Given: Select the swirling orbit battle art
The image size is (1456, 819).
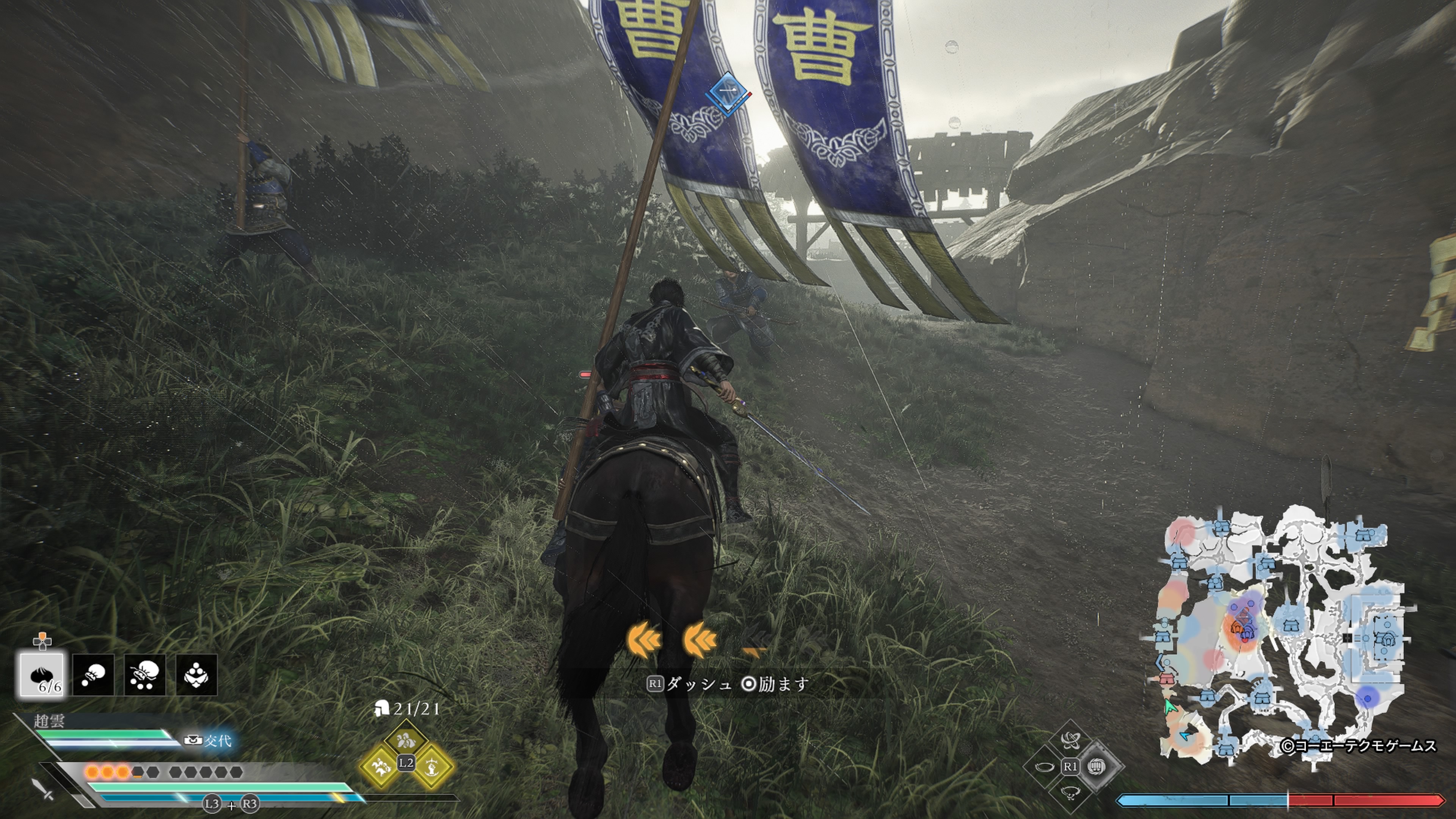Looking at the screenshot, I should click(1070, 739).
